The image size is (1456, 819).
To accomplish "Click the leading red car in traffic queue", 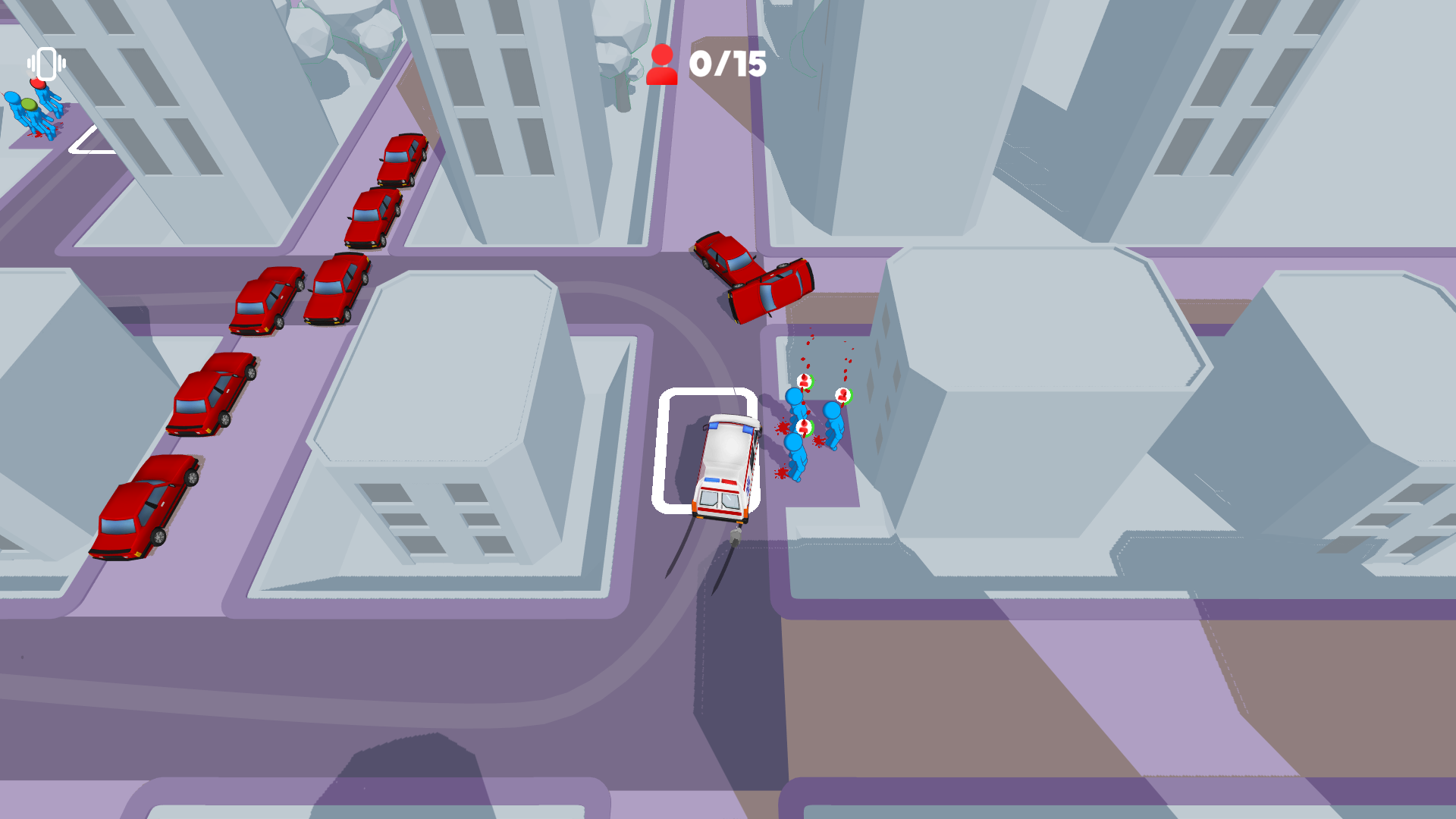I will click(x=402, y=159).
